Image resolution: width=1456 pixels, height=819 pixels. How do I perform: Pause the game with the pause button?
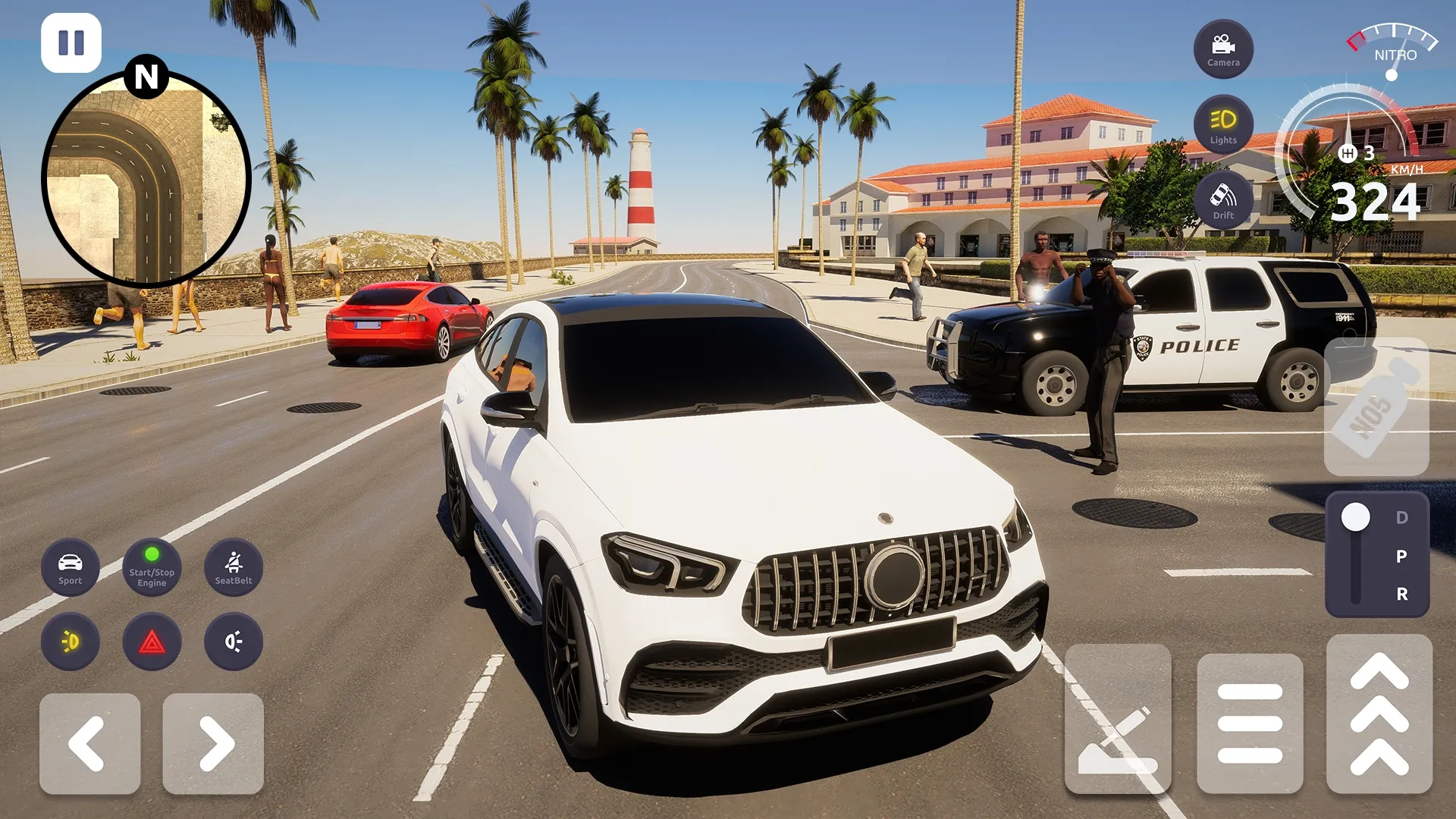click(x=71, y=42)
